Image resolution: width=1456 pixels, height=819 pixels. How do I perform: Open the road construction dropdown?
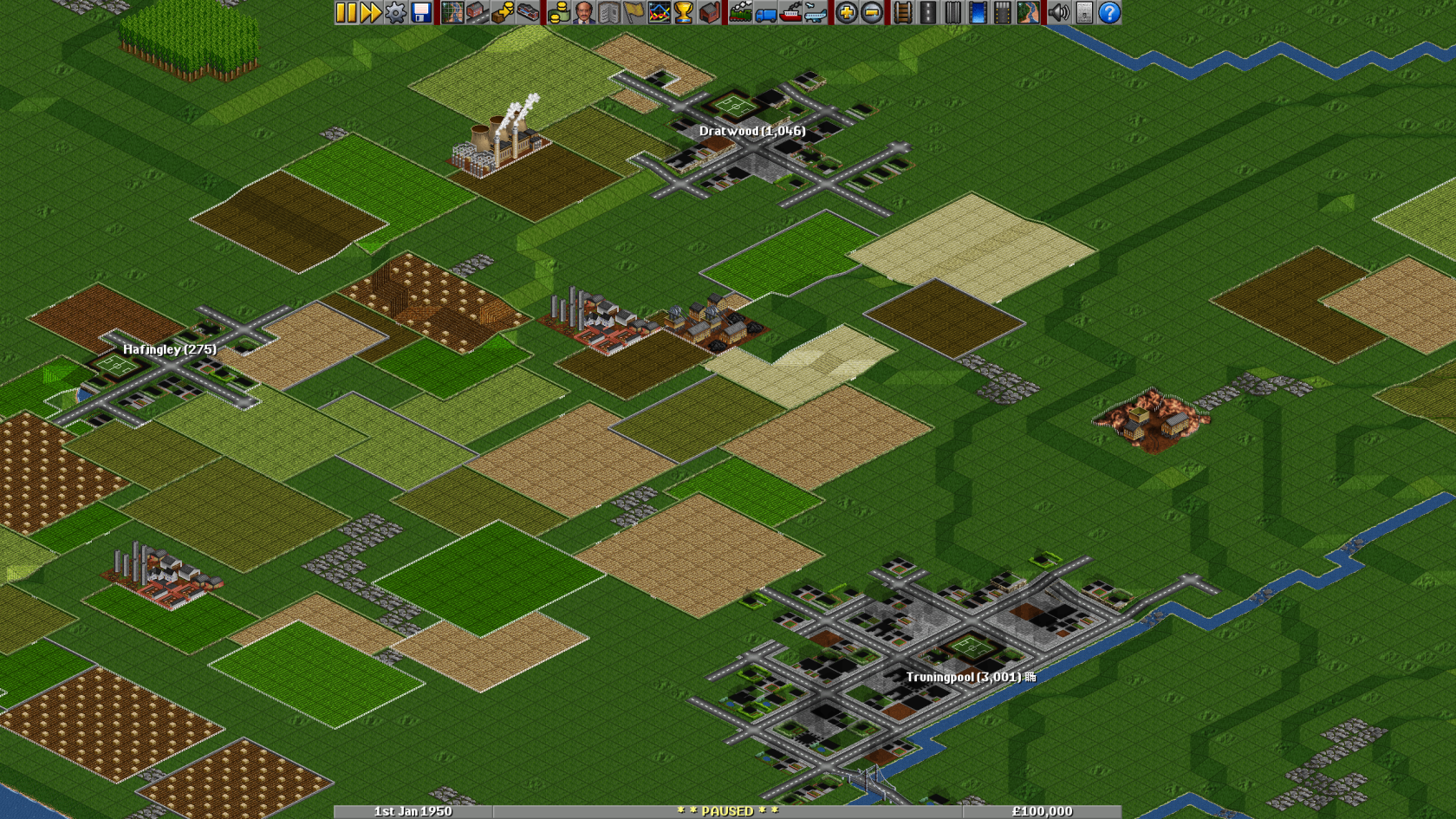pos(928,12)
